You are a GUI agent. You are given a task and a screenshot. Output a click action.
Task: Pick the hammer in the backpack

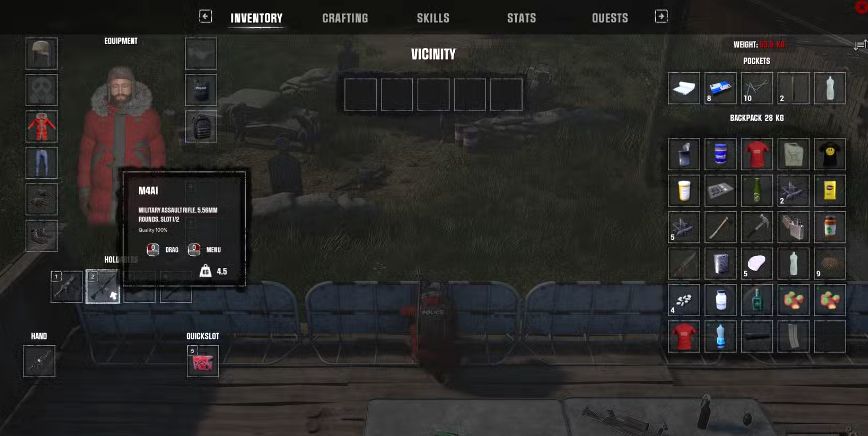coord(756,227)
